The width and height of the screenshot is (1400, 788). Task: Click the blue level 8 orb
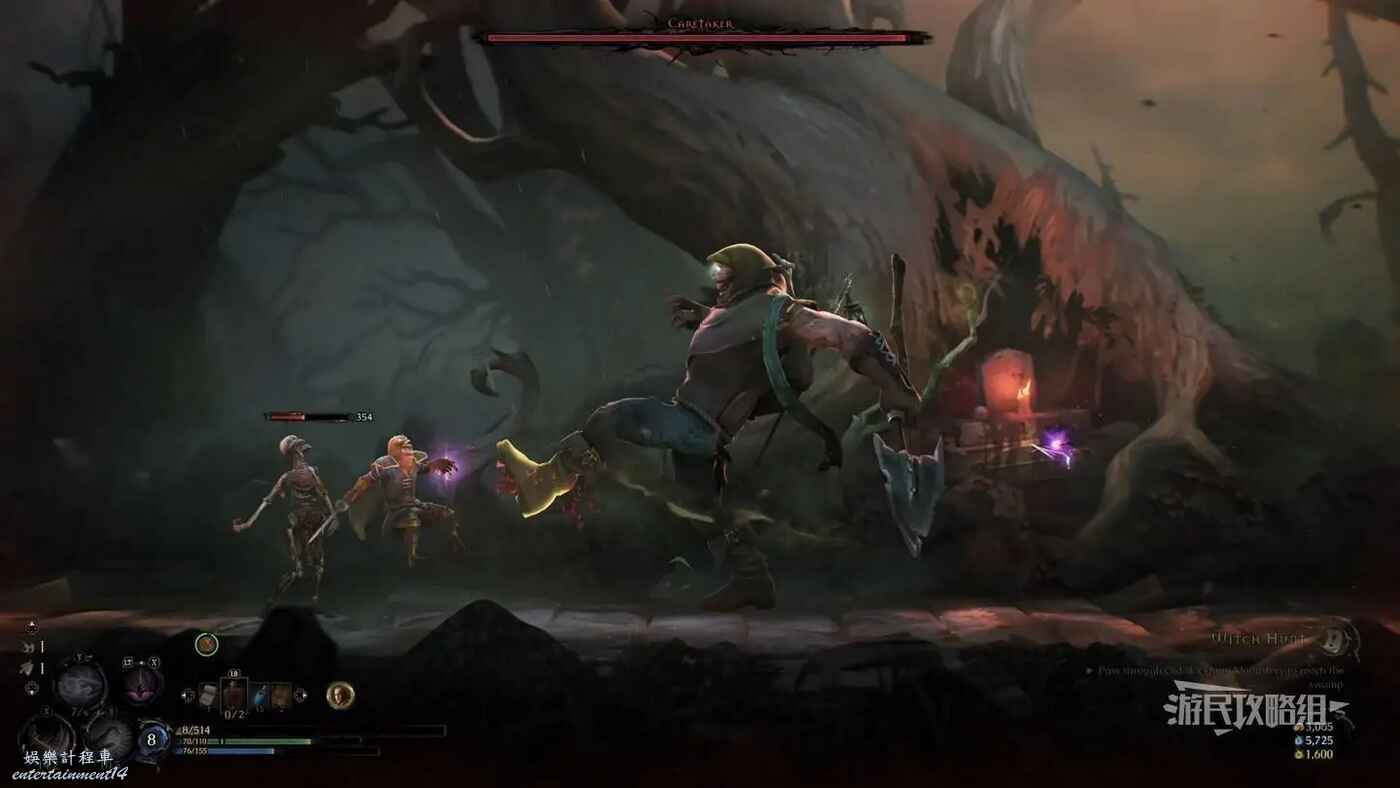pyautogui.click(x=152, y=740)
